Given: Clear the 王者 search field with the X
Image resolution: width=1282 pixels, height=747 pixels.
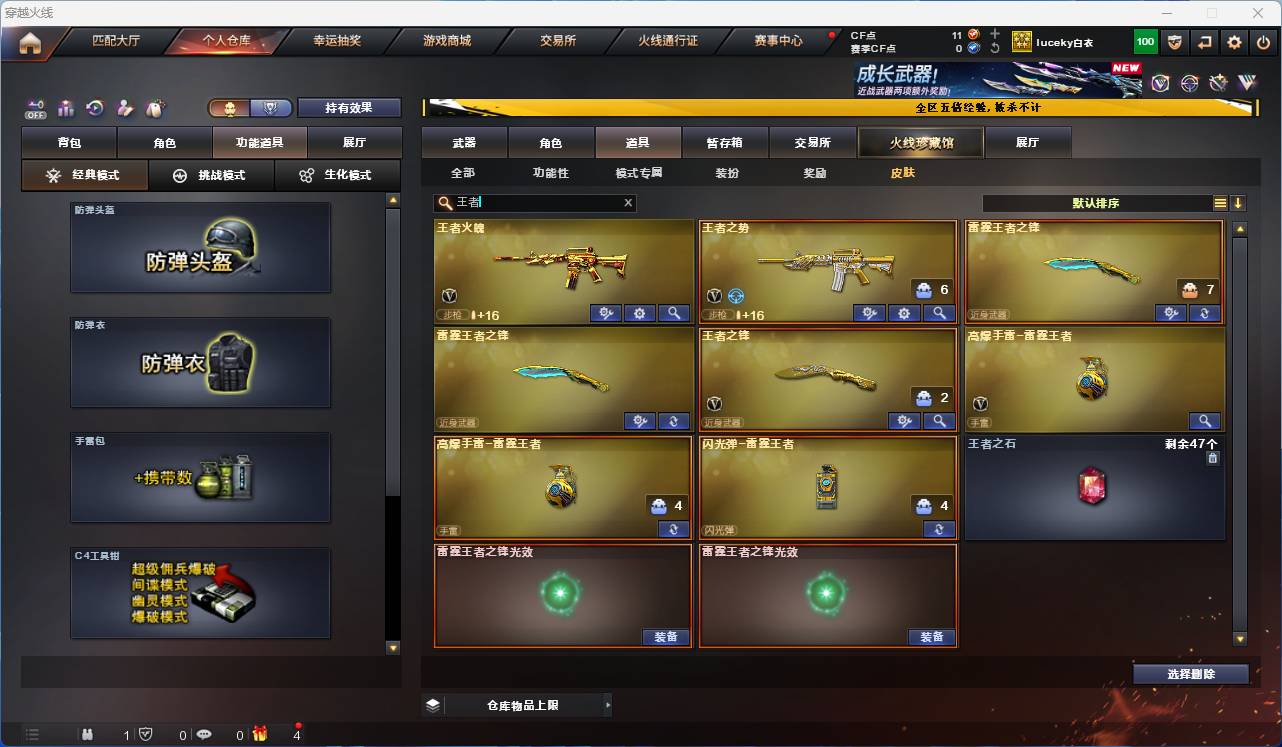Looking at the screenshot, I should click(628, 203).
